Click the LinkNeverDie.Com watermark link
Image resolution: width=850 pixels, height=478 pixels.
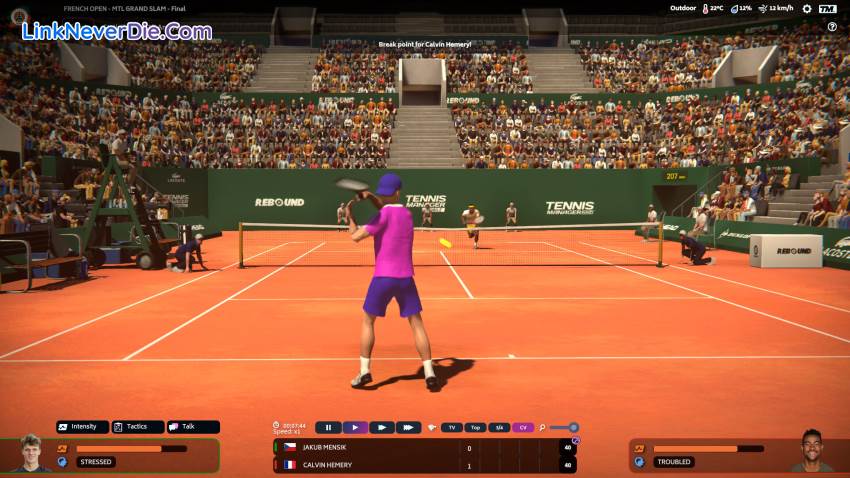117,32
